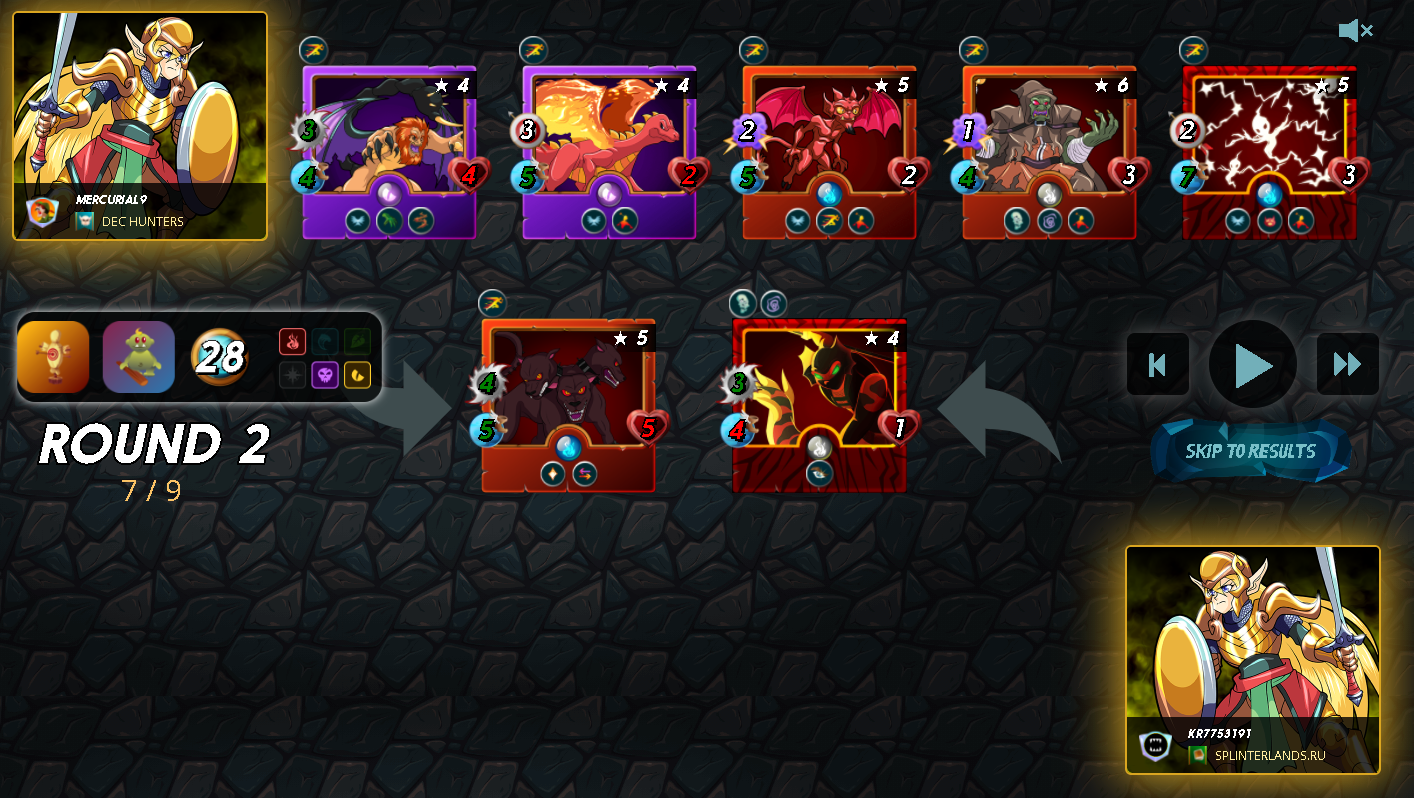Select the white lightning spark card
The width and height of the screenshot is (1414, 798).
point(1269,152)
